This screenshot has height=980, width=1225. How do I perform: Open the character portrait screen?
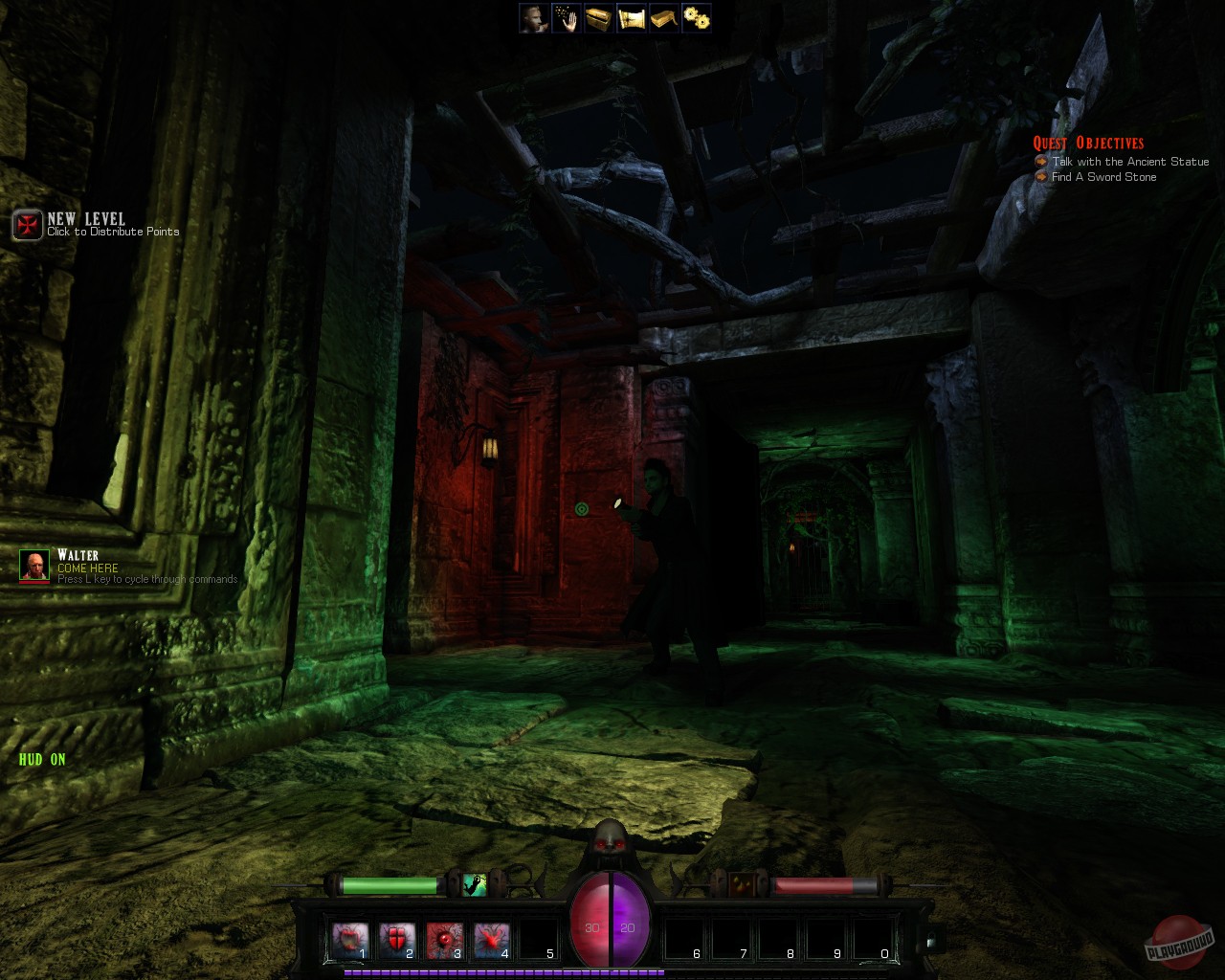tap(532, 17)
